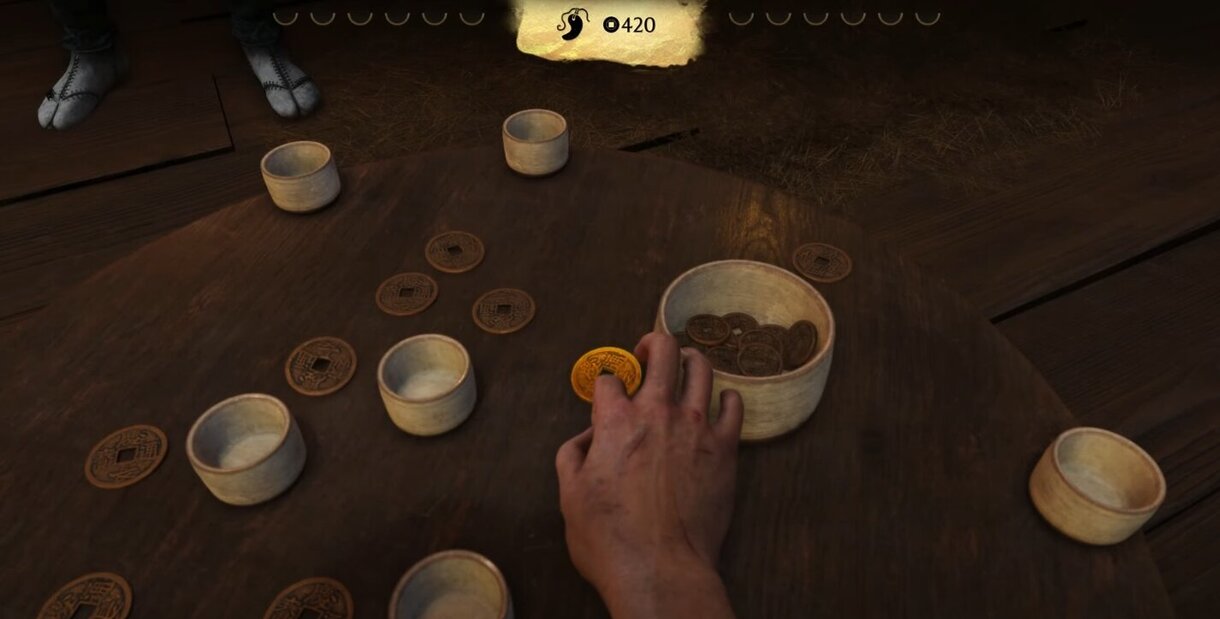Select the highlighted gold coin
The width and height of the screenshot is (1220, 619).
602,370
